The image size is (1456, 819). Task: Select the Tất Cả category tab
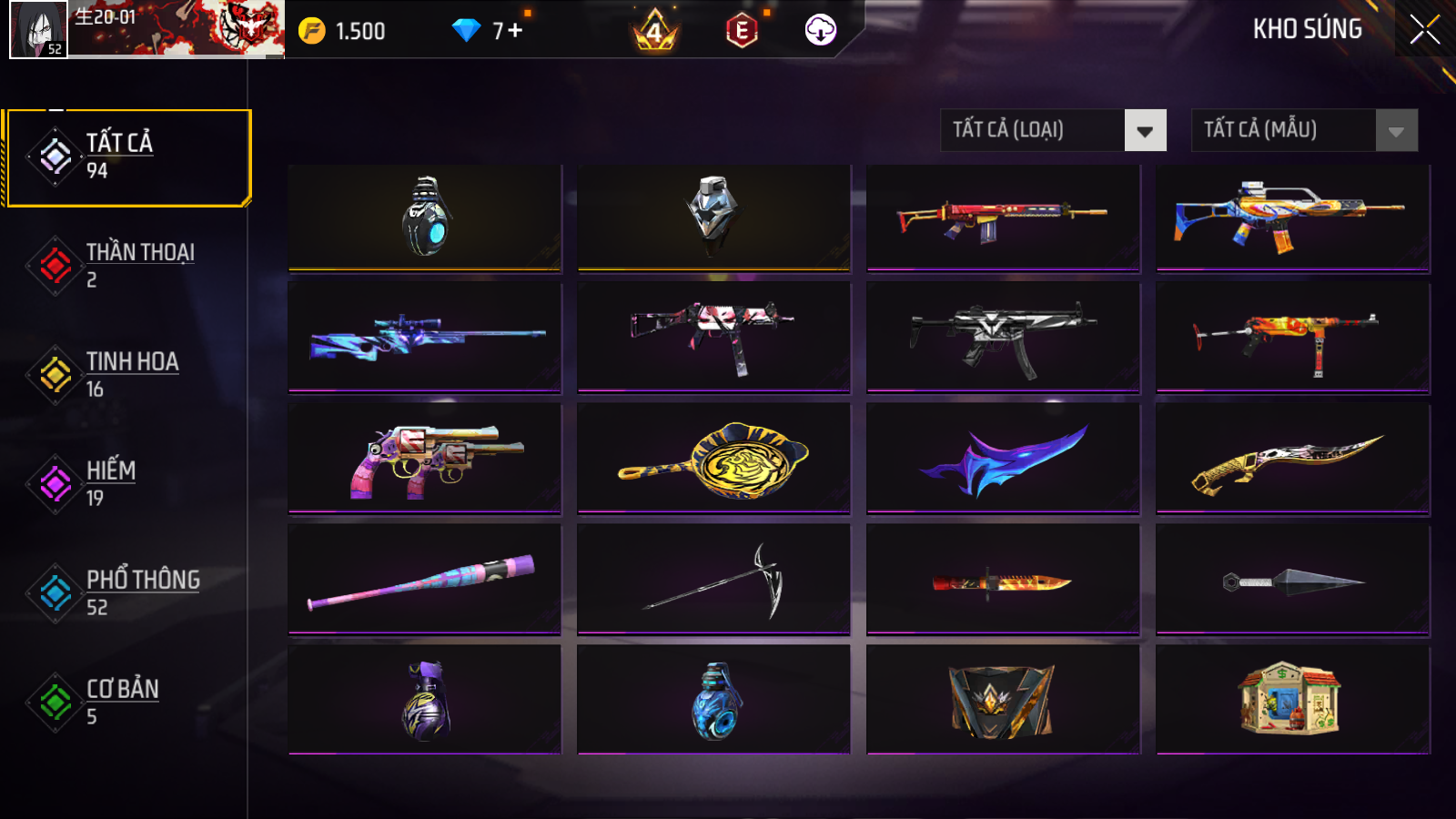(127, 157)
